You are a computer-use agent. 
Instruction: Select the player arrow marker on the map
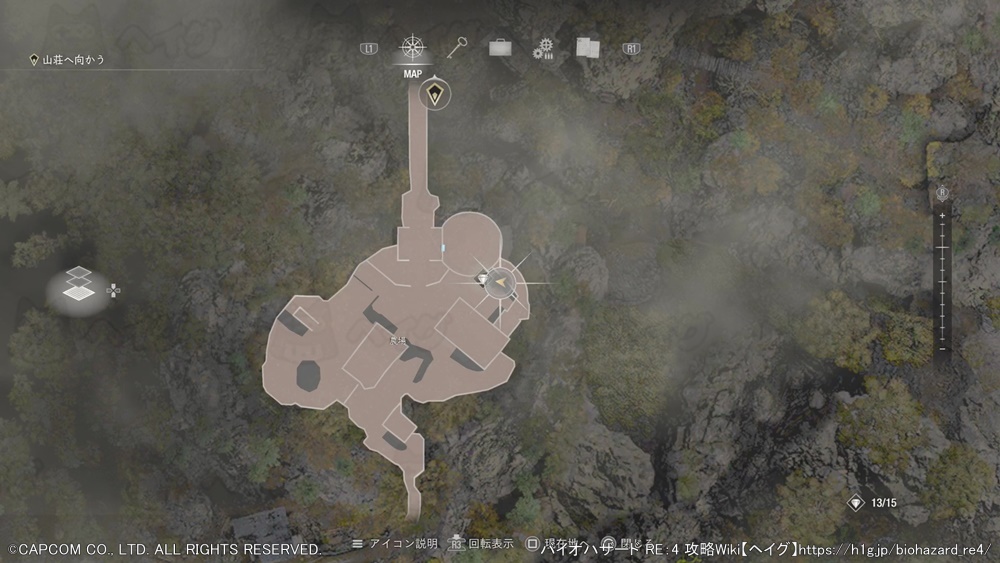click(x=503, y=285)
